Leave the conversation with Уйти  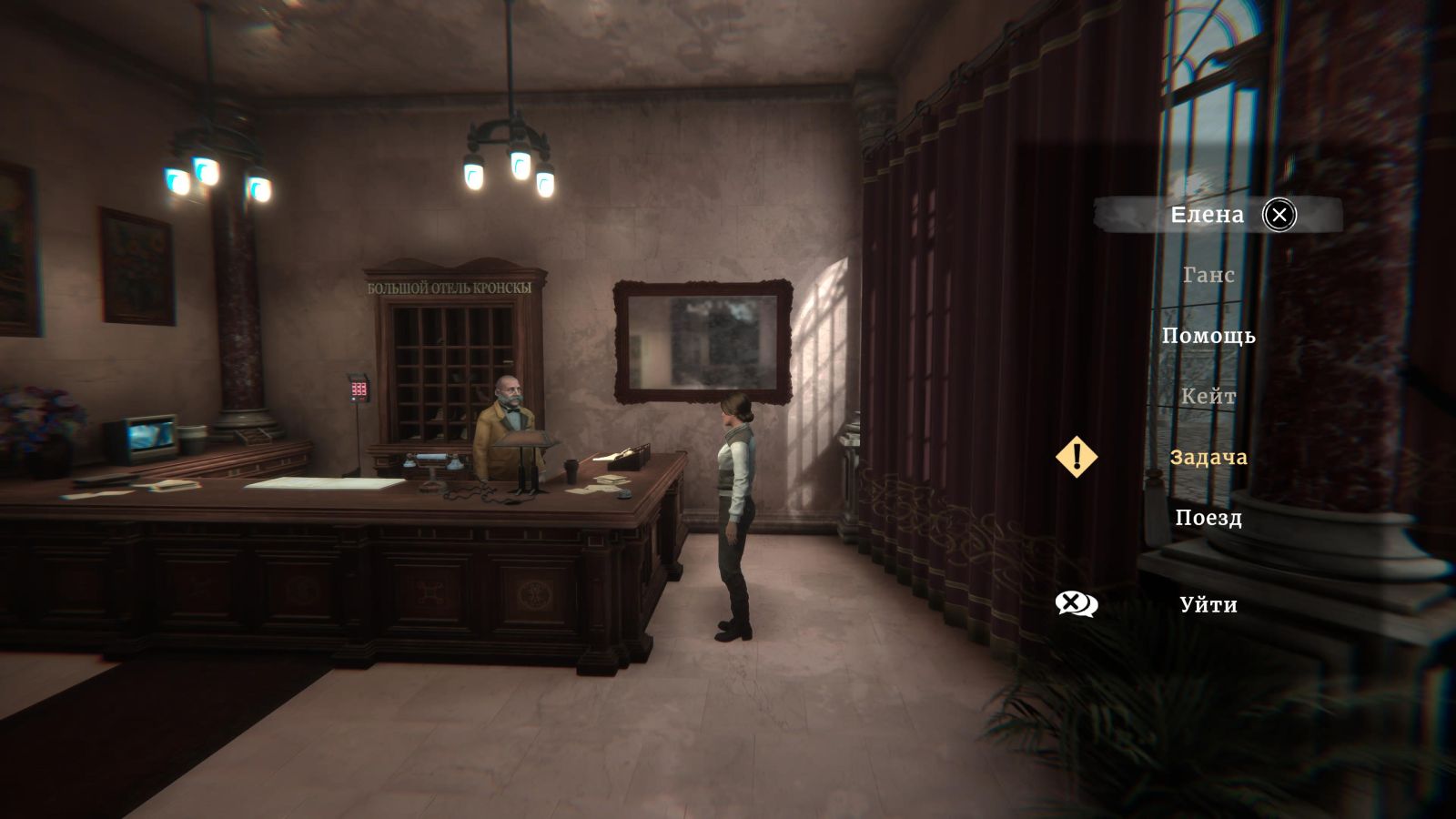[x=1208, y=605]
